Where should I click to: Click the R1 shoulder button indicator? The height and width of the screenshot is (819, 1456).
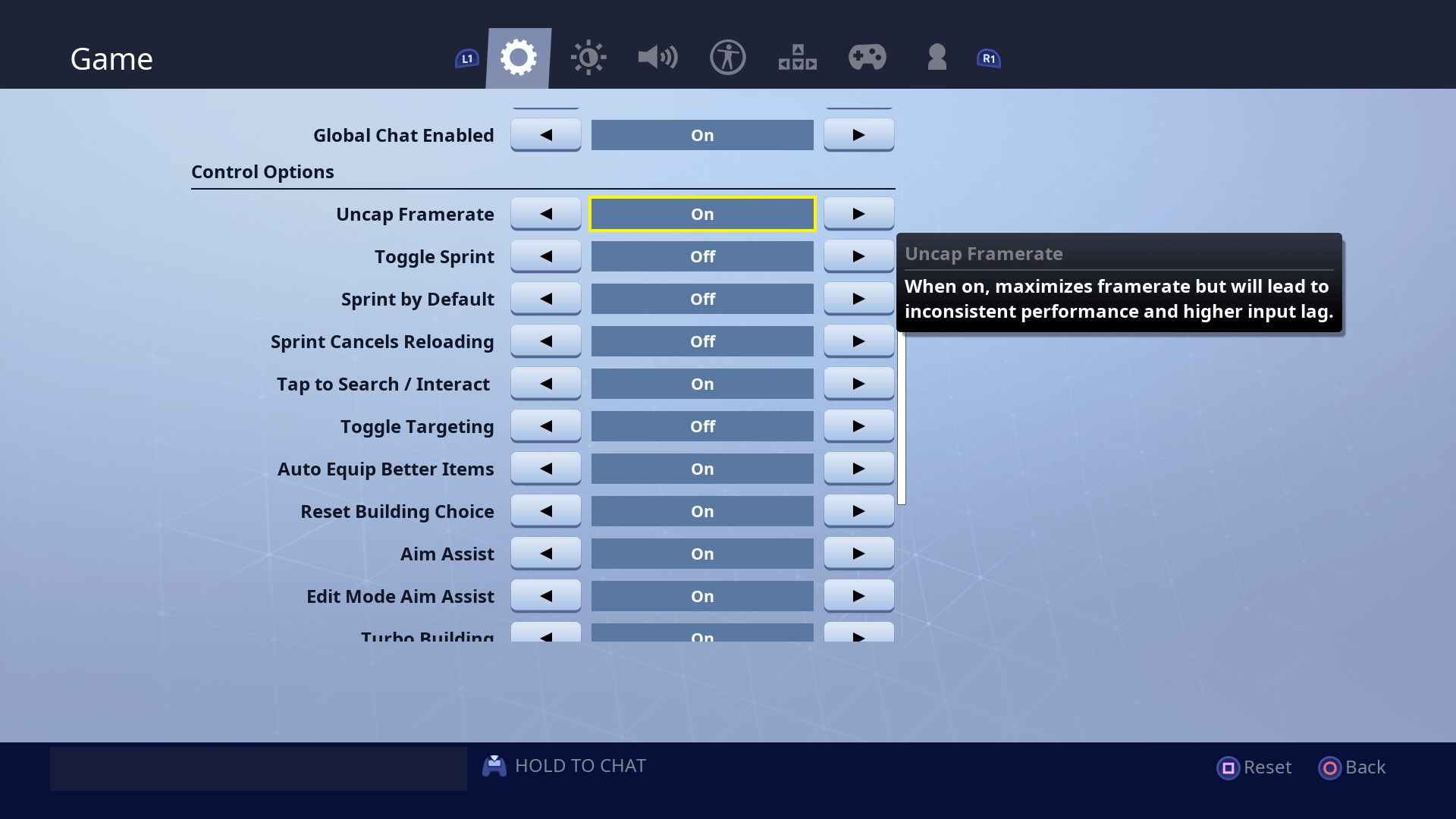pos(987,57)
